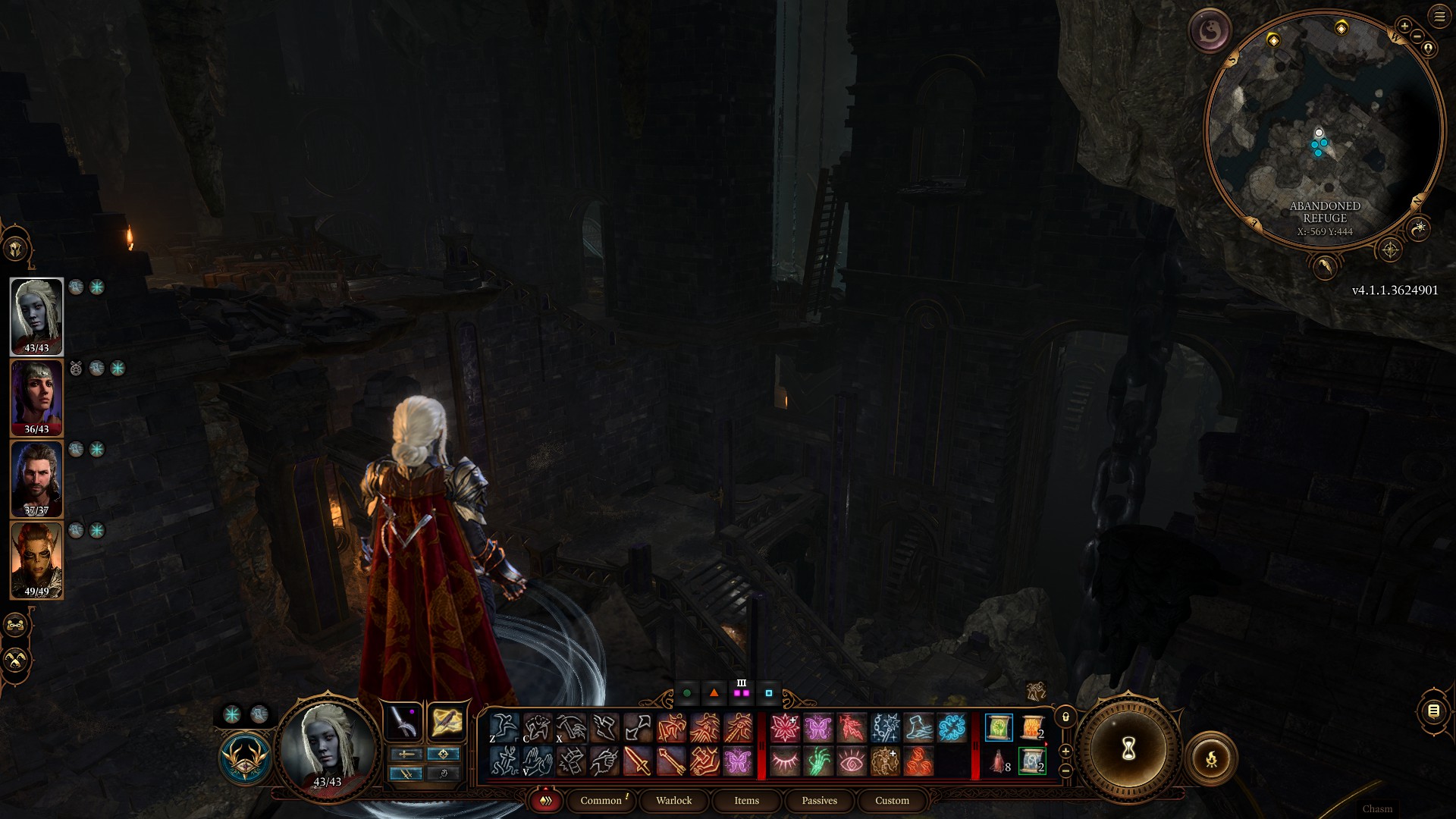Screen dimensions: 1456x819
Task: Zoom in the minimap
Action: click(1404, 27)
